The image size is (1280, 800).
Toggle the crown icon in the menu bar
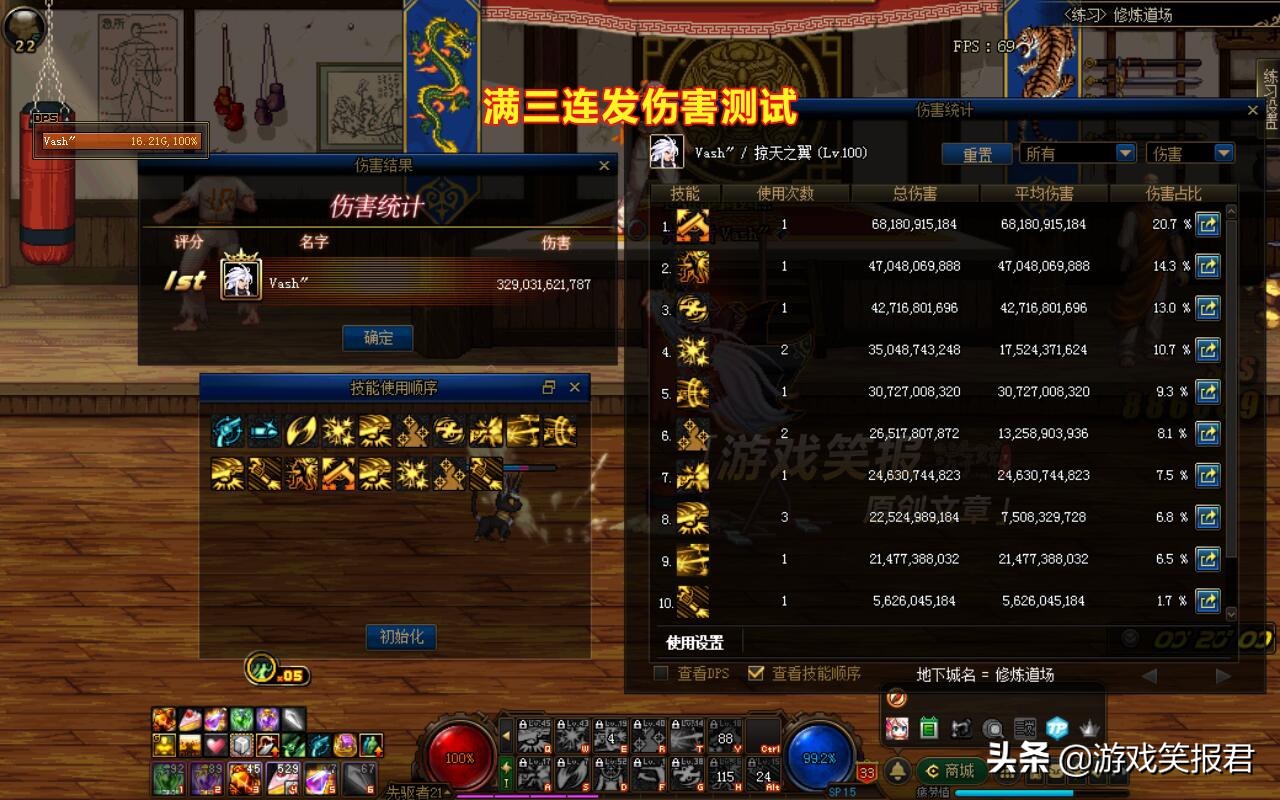(x=1088, y=727)
